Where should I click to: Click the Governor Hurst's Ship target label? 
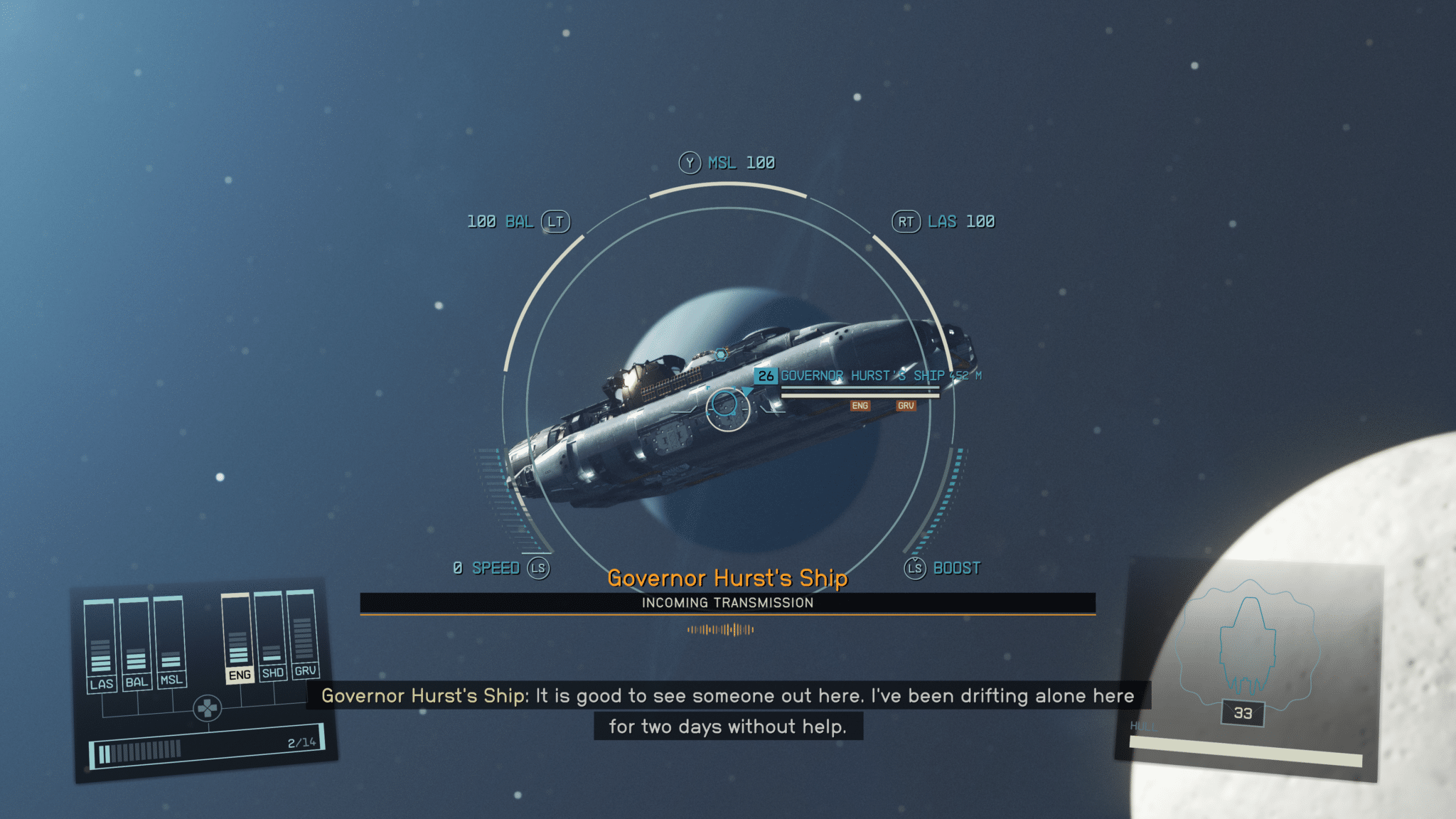pyautogui.click(x=862, y=375)
